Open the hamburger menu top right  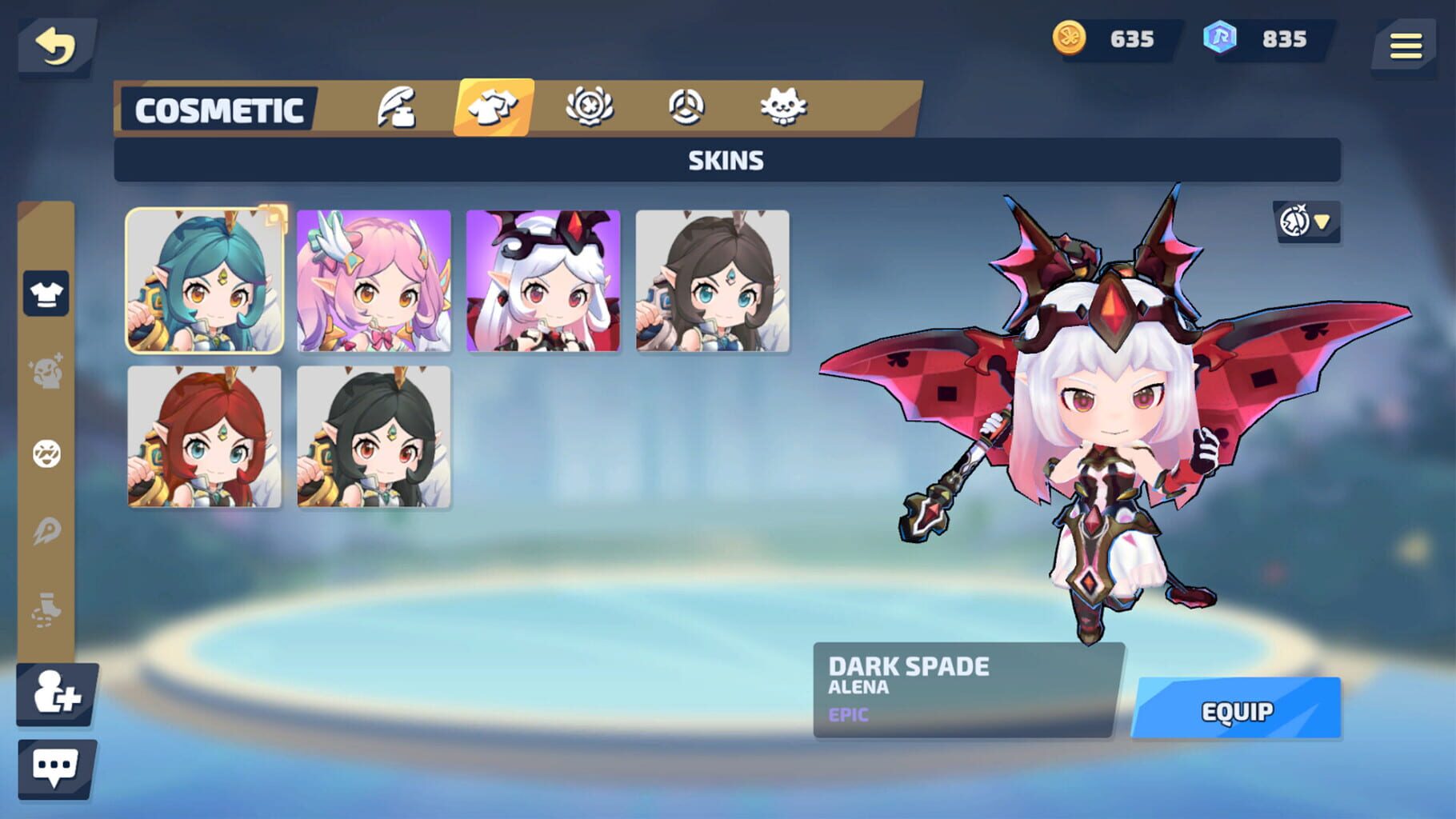[x=1406, y=46]
